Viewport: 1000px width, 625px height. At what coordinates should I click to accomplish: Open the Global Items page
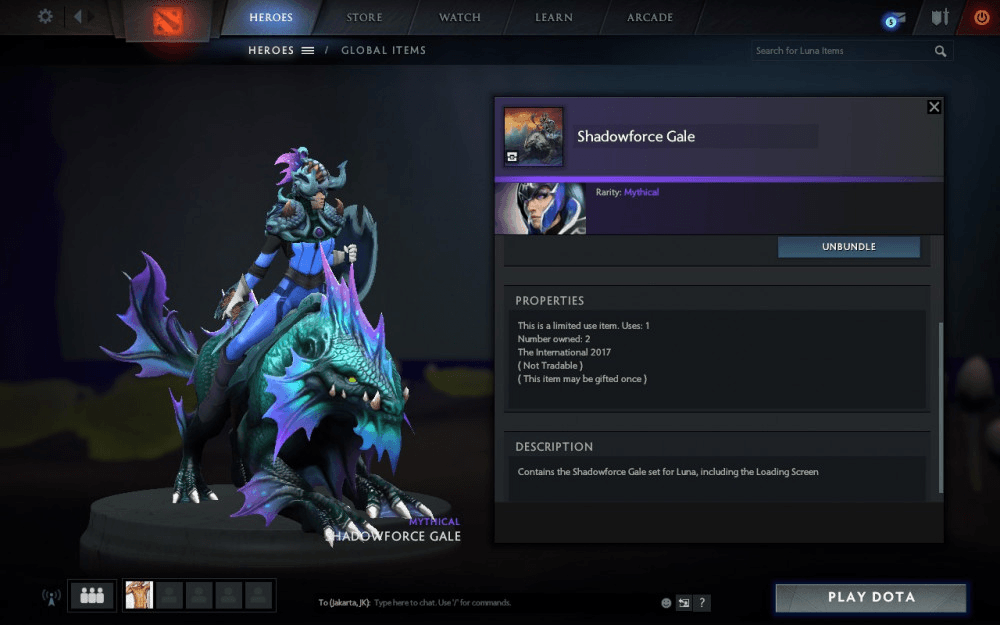pyautogui.click(x=383, y=50)
